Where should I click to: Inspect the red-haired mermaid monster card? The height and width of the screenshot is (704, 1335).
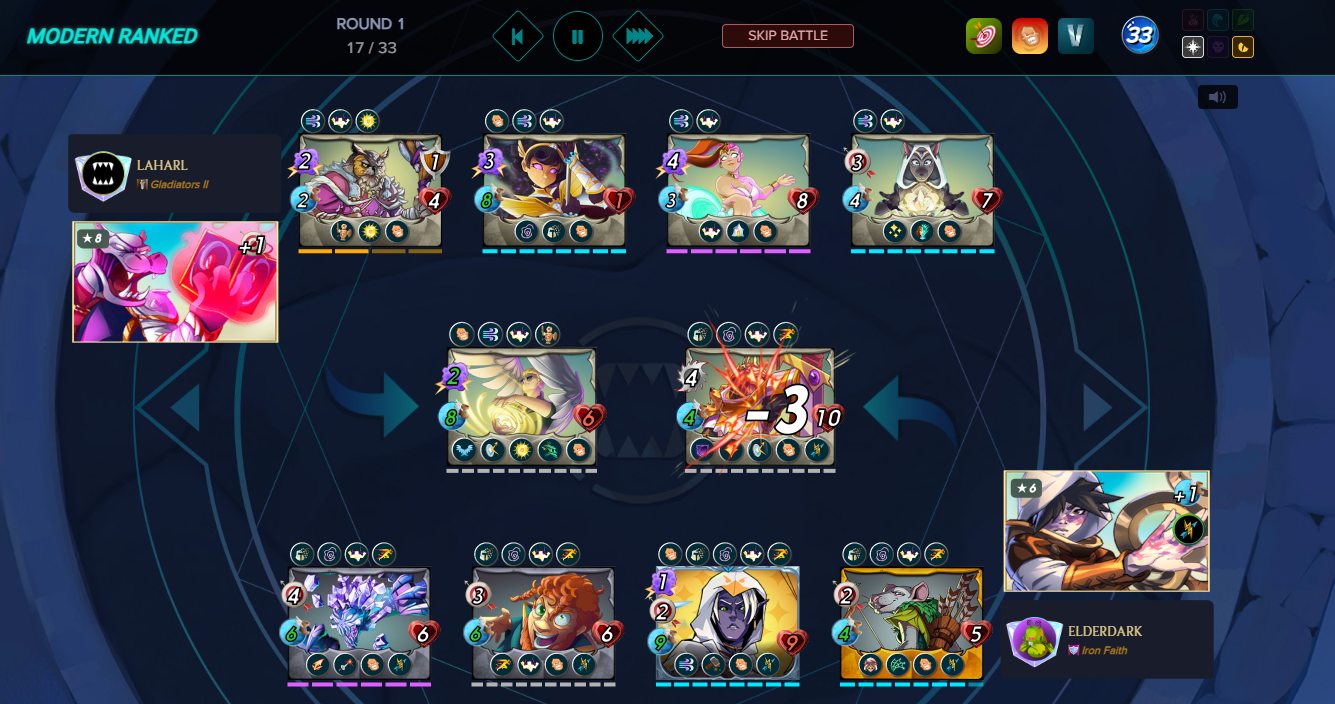(738, 190)
